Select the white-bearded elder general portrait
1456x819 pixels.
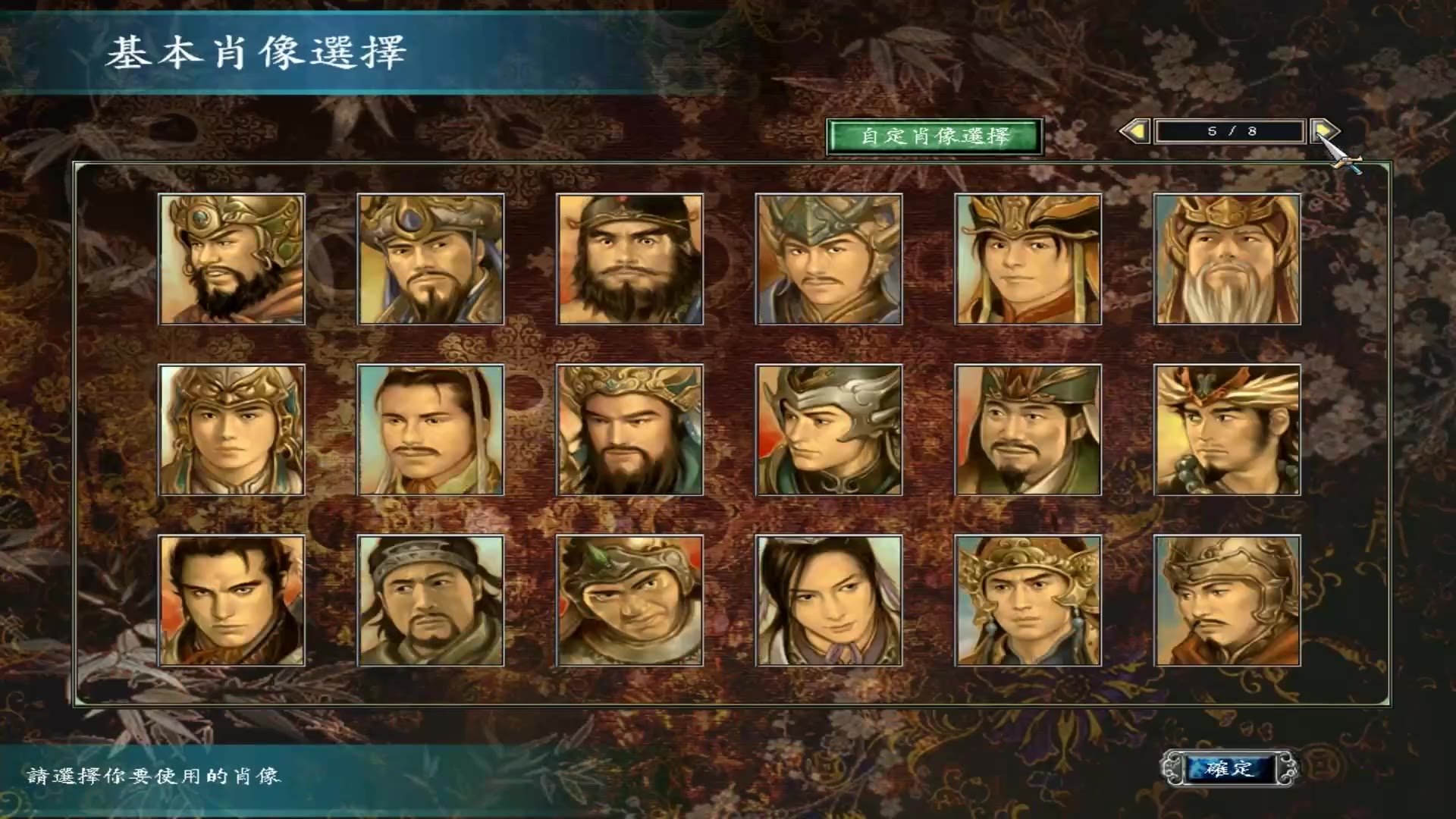click(x=1228, y=262)
